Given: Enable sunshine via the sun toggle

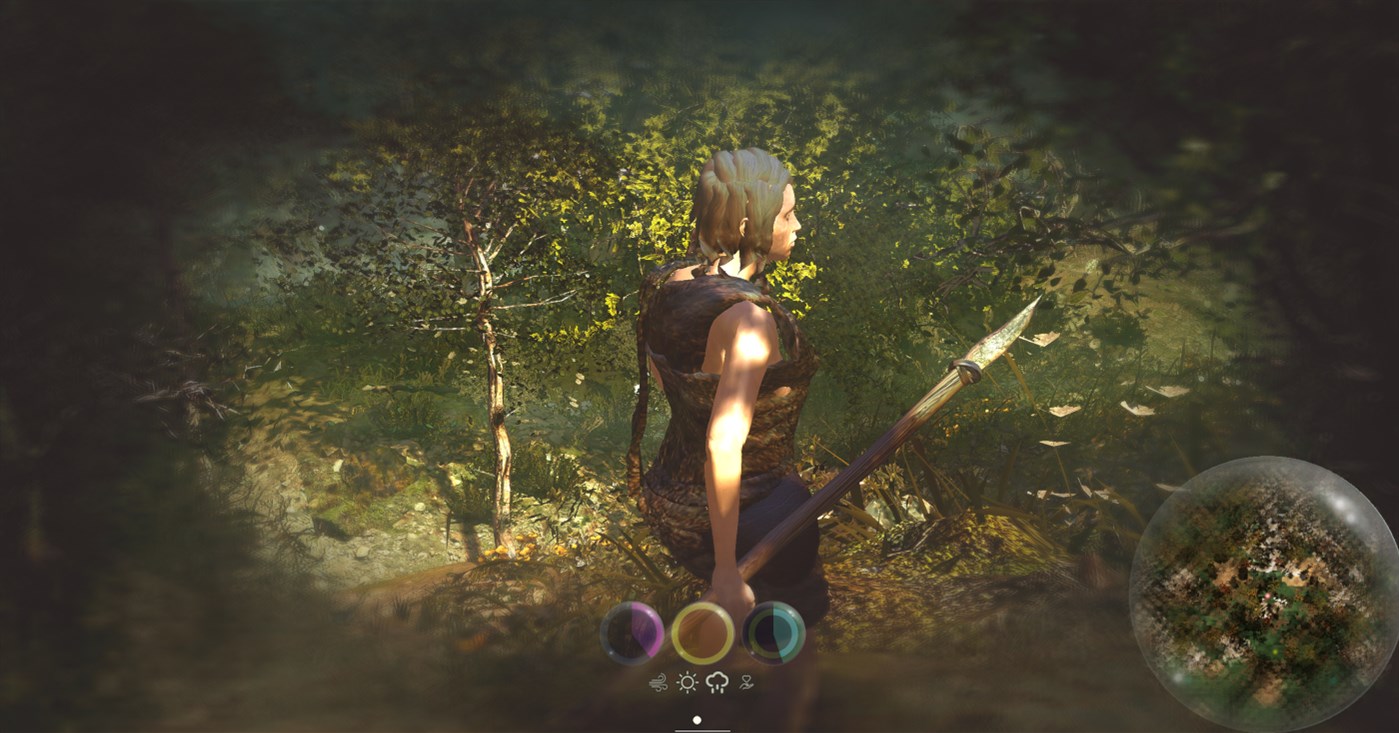Looking at the screenshot, I should [687, 684].
